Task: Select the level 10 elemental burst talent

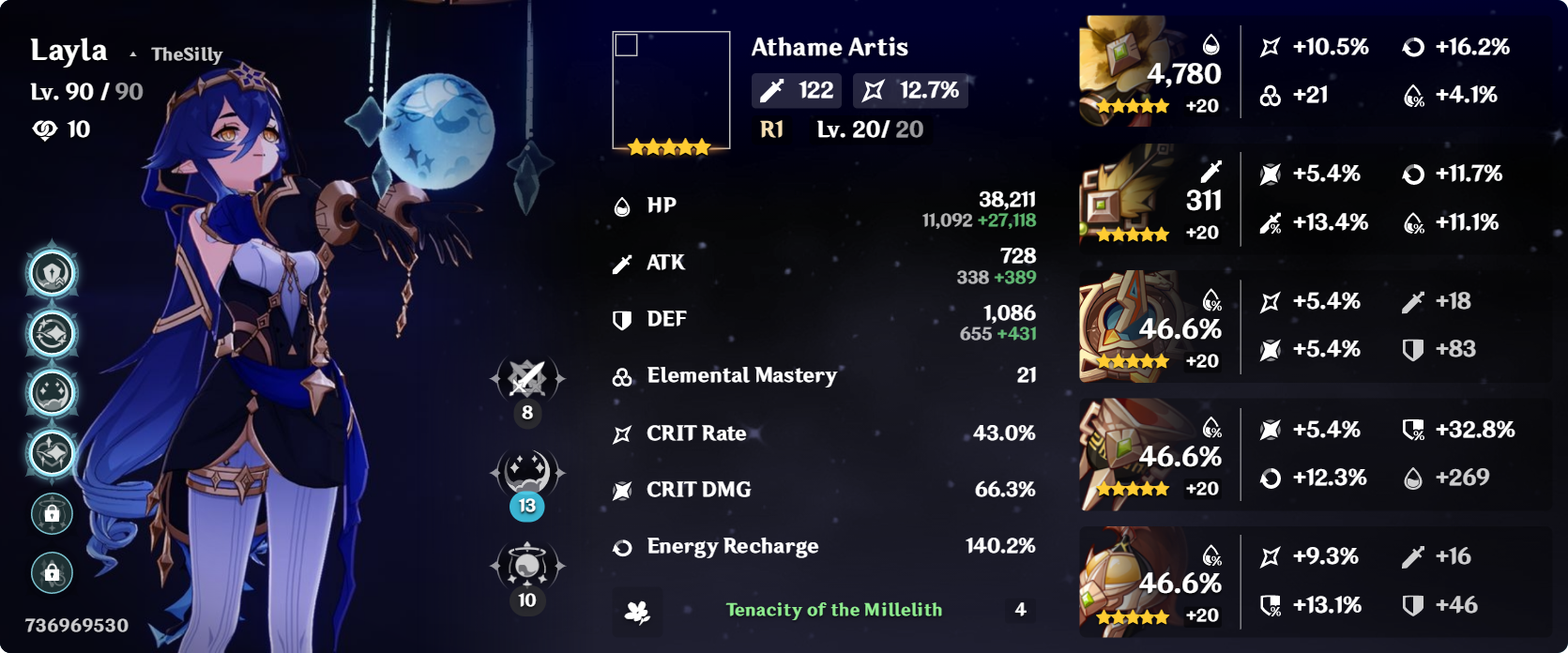Action: point(527,565)
